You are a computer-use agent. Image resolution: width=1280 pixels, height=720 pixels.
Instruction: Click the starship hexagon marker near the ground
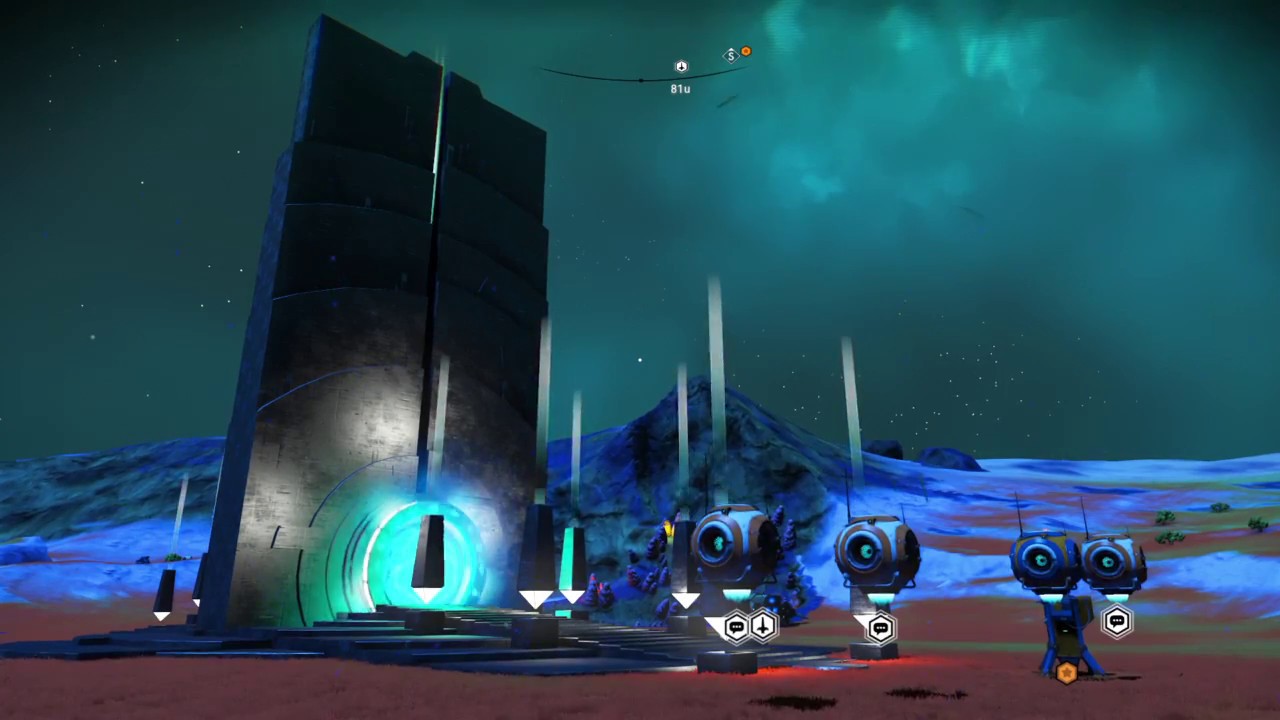(763, 627)
